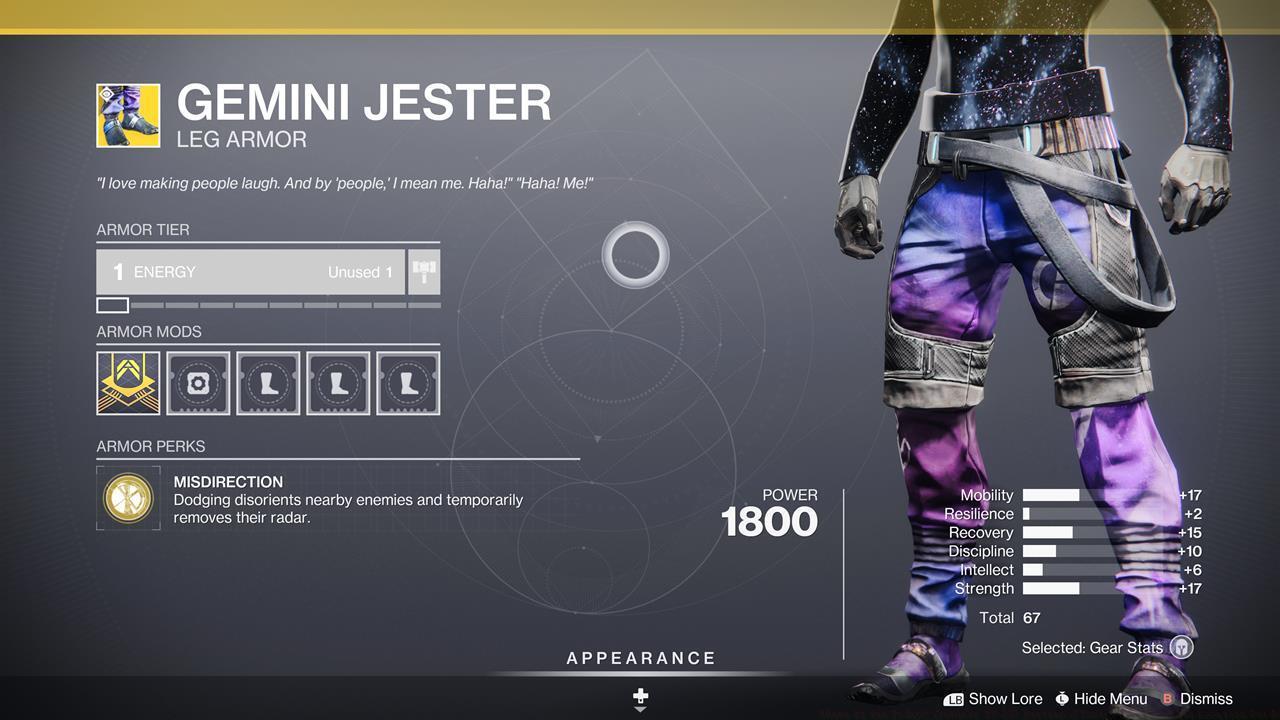Open the armor upgrade hammer icon
This screenshot has height=720, width=1280.
point(423,271)
